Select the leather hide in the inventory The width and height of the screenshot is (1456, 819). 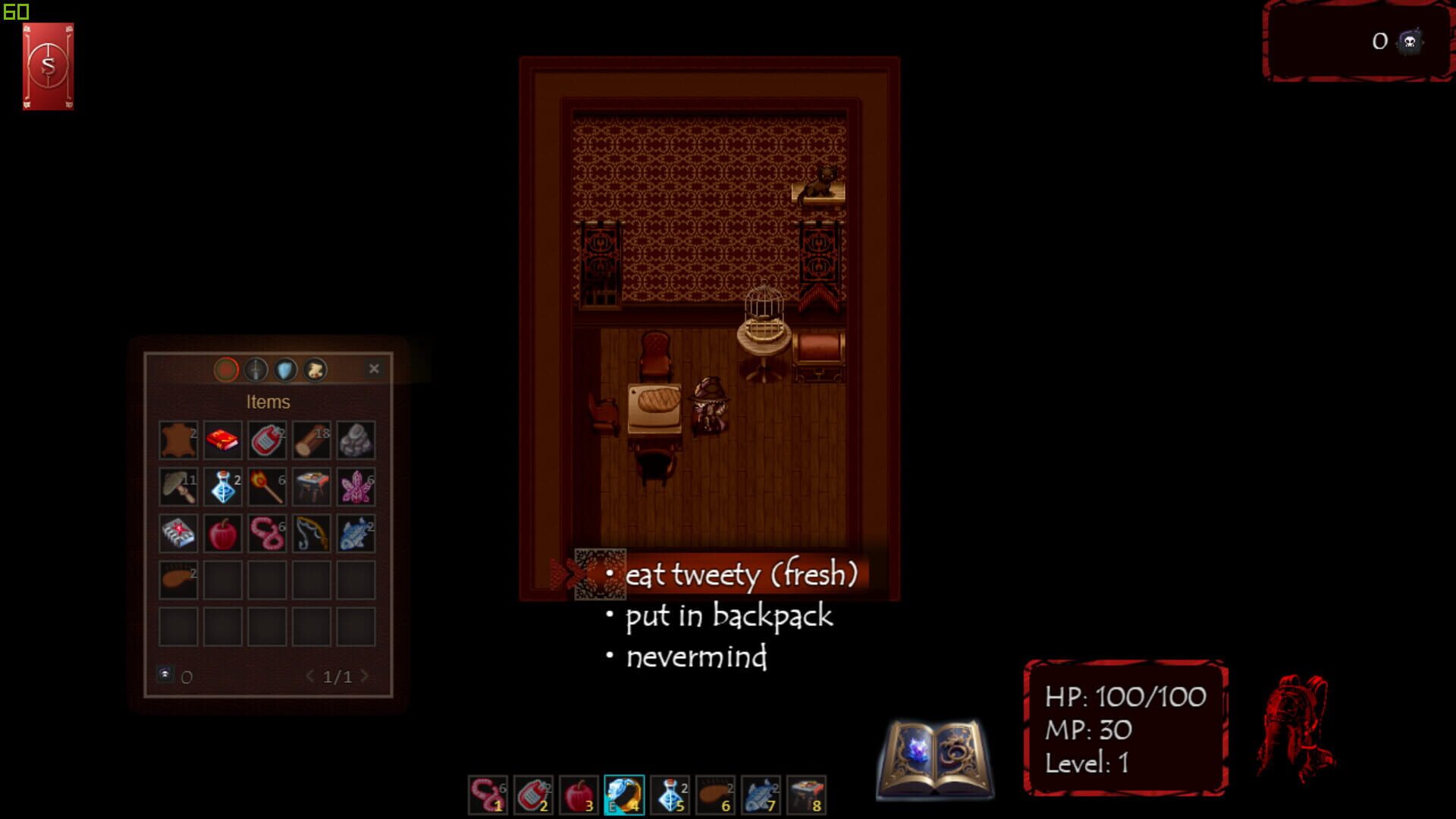coord(178,440)
